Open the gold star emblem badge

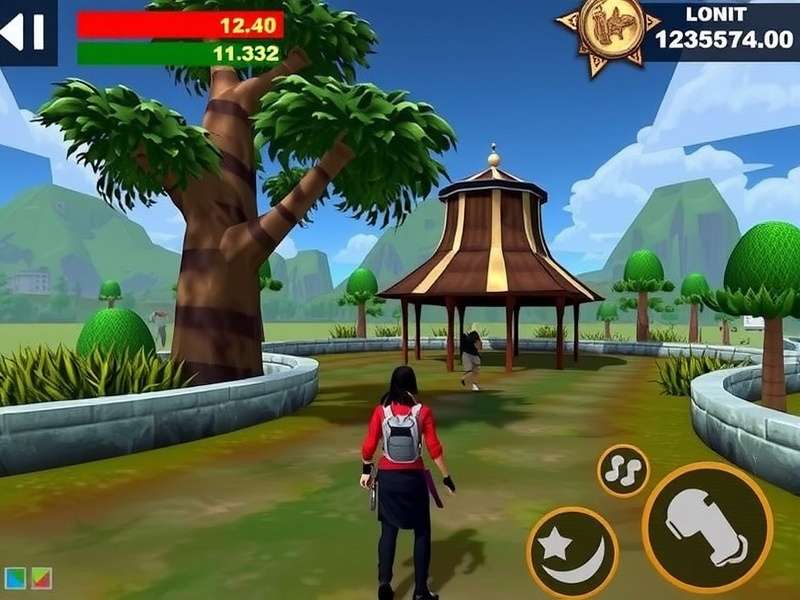click(600, 33)
